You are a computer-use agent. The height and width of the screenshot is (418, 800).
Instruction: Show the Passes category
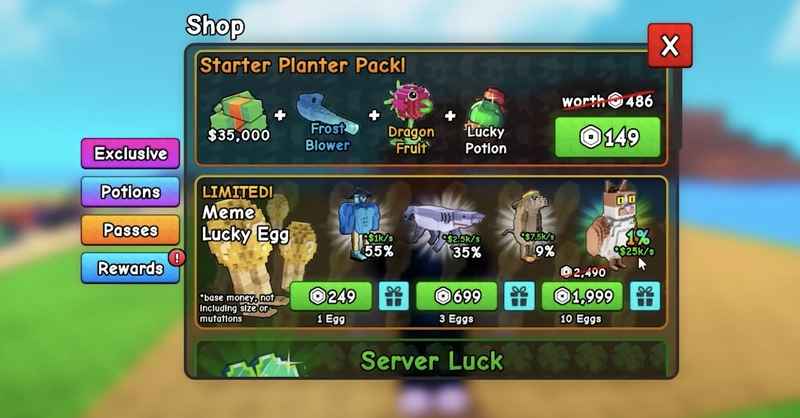(130, 230)
